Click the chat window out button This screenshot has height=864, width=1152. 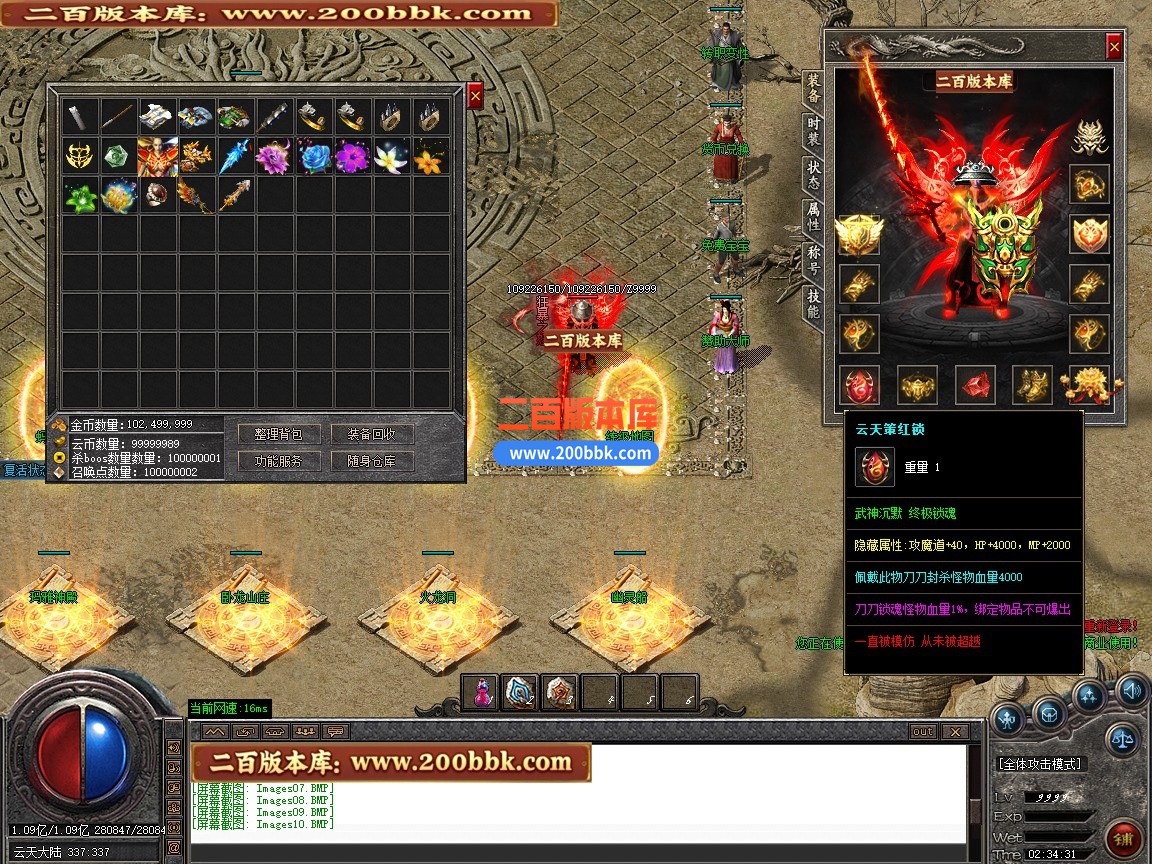pyautogui.click(x=922, y=732)
